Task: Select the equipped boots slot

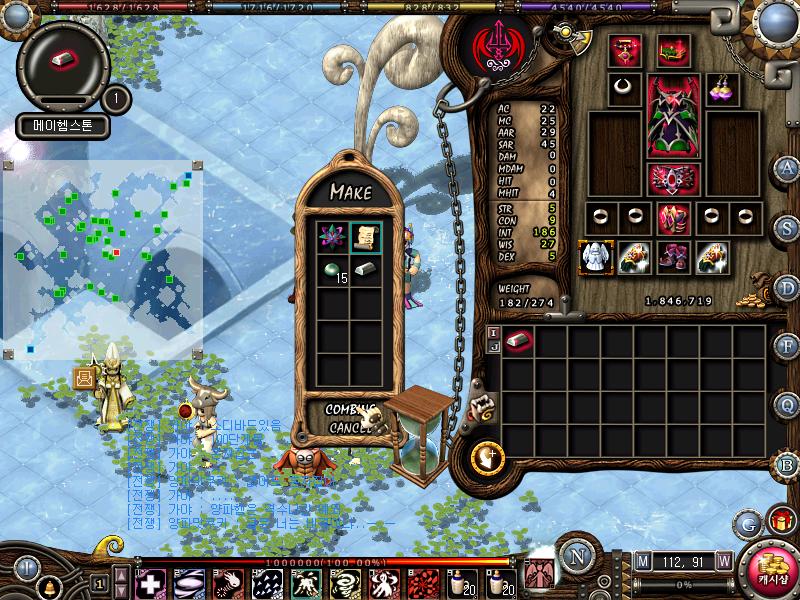Action: 673,257
